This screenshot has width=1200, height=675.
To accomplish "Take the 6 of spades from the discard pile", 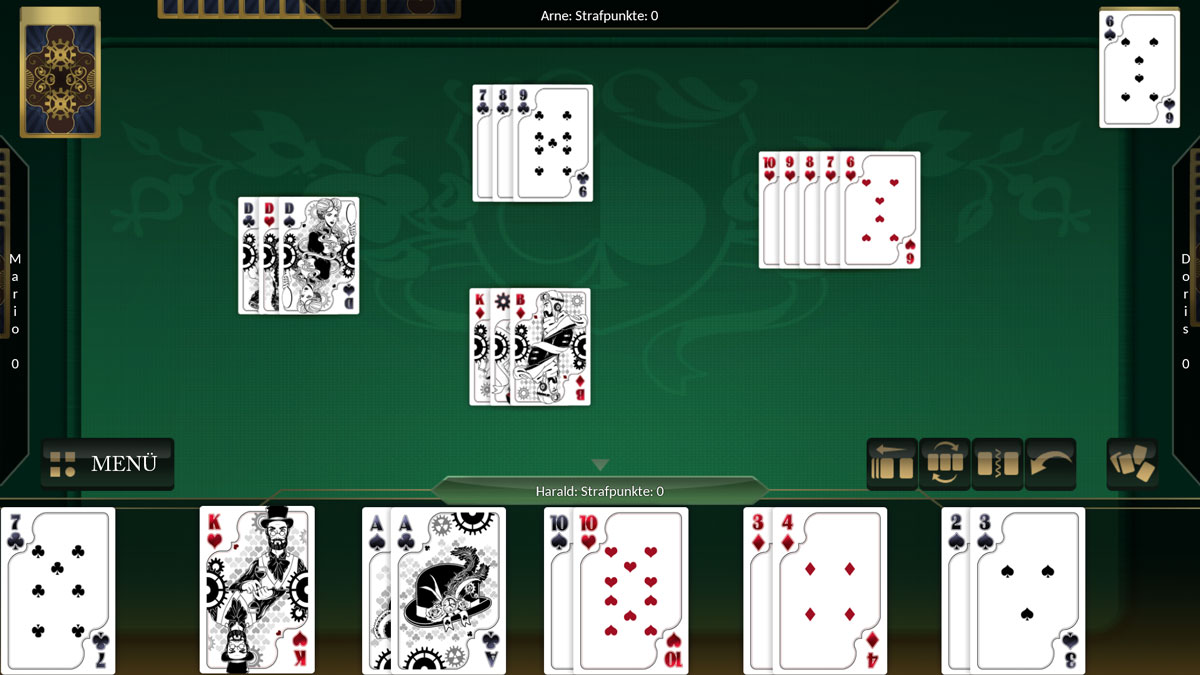I will click(1139, 69).
